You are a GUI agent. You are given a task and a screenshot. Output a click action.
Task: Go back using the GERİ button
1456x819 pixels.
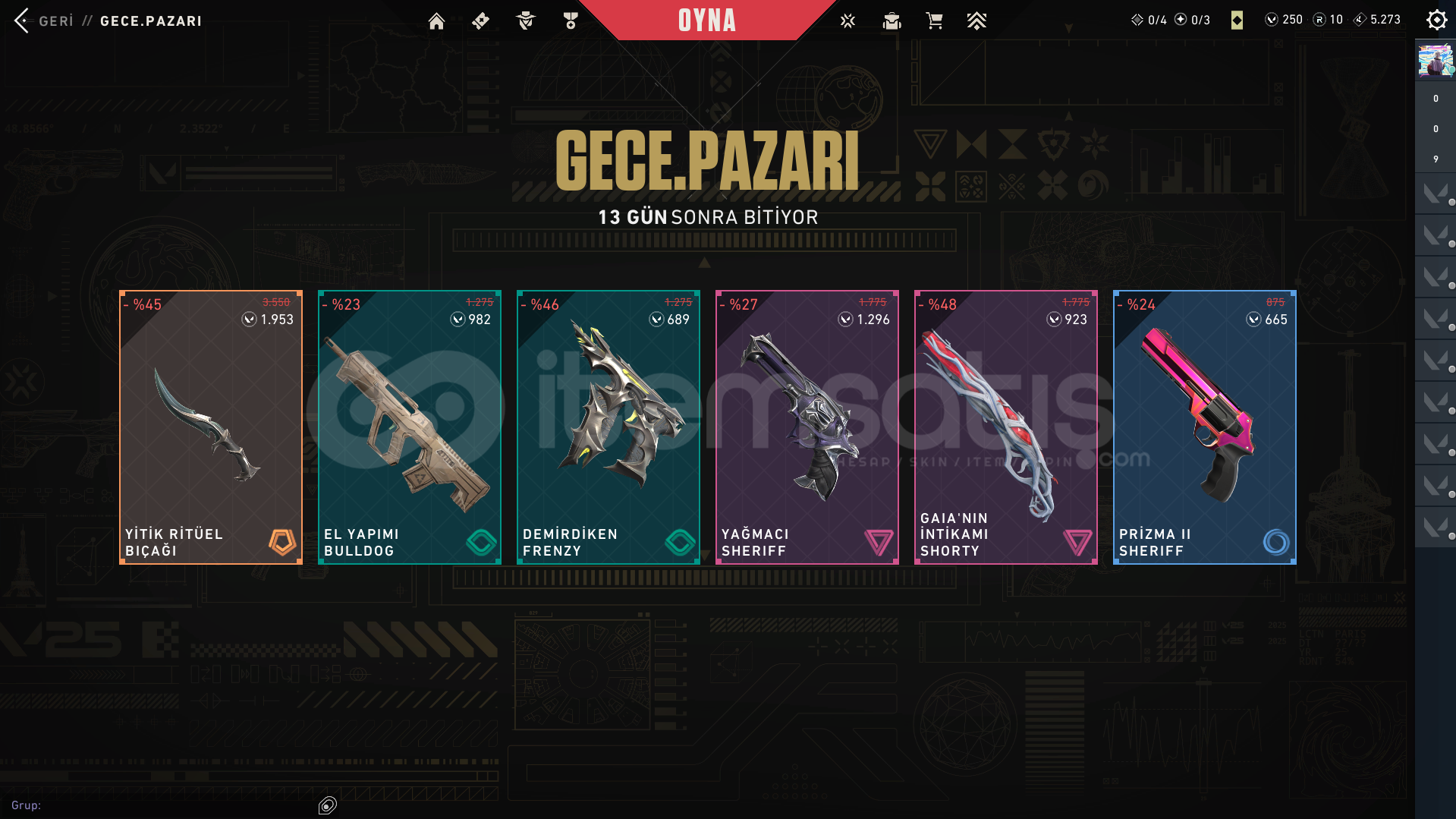[44, 21]
